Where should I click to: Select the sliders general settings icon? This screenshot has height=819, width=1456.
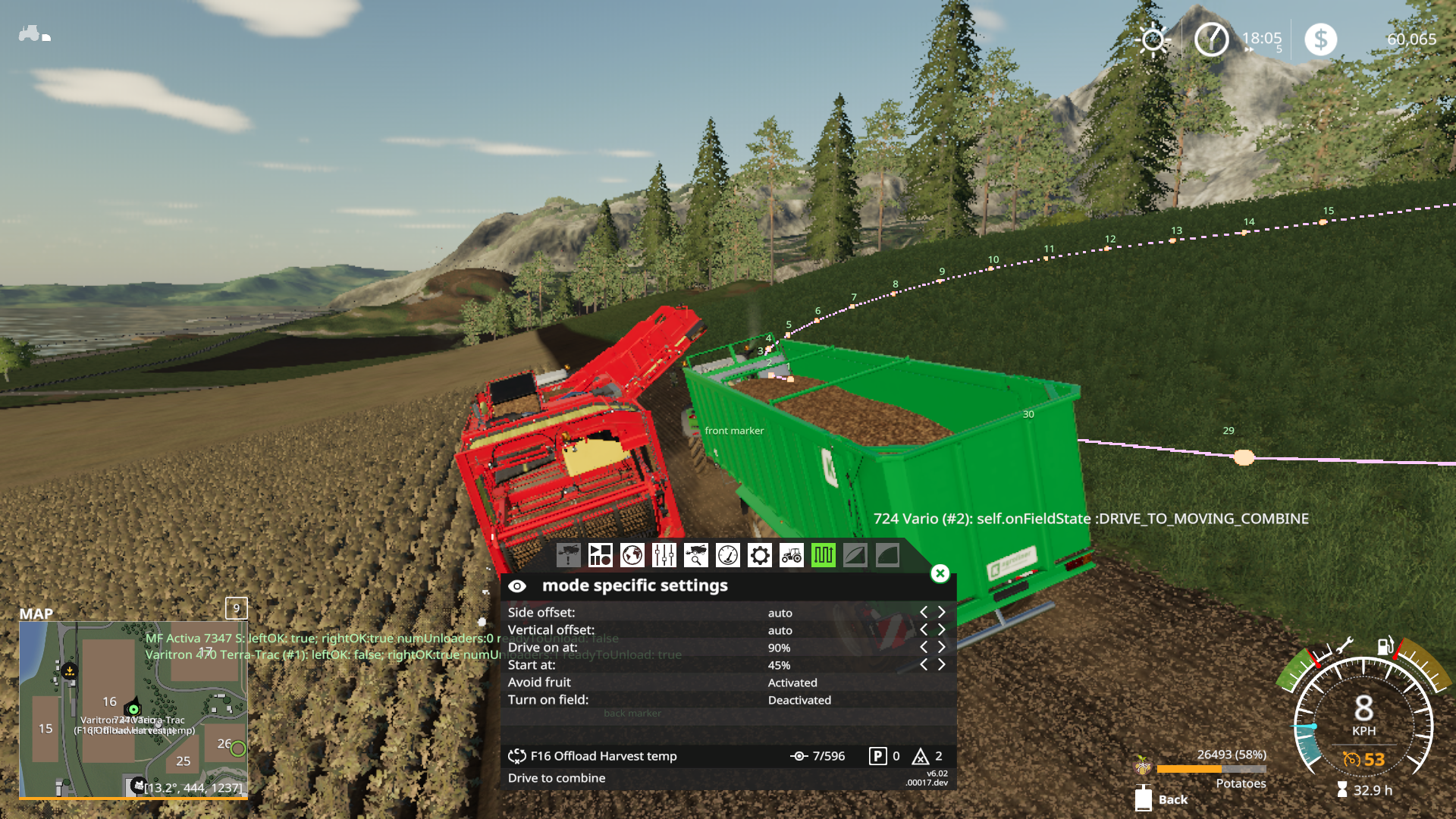(664, 556)
